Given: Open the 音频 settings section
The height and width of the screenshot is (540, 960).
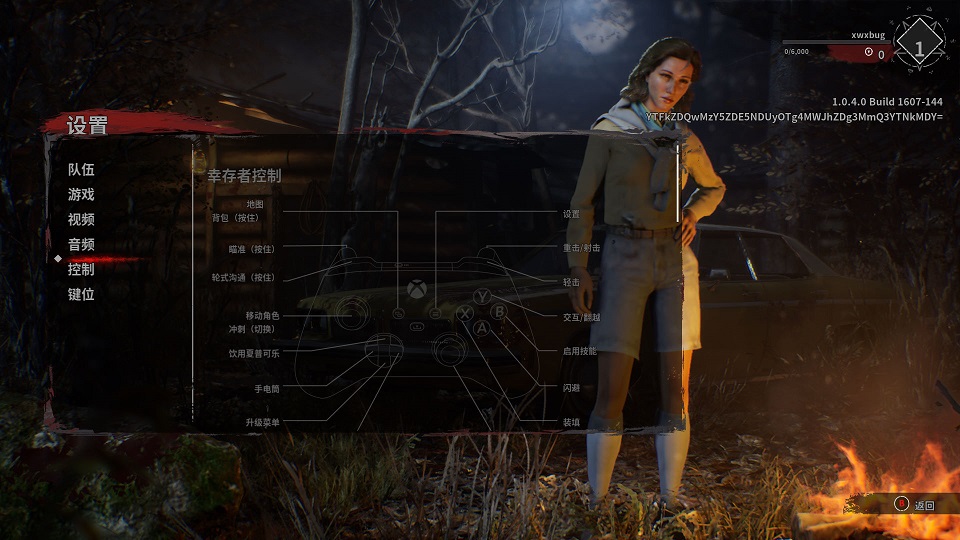Looking at the screenshot, I should (x=81, y=245).
